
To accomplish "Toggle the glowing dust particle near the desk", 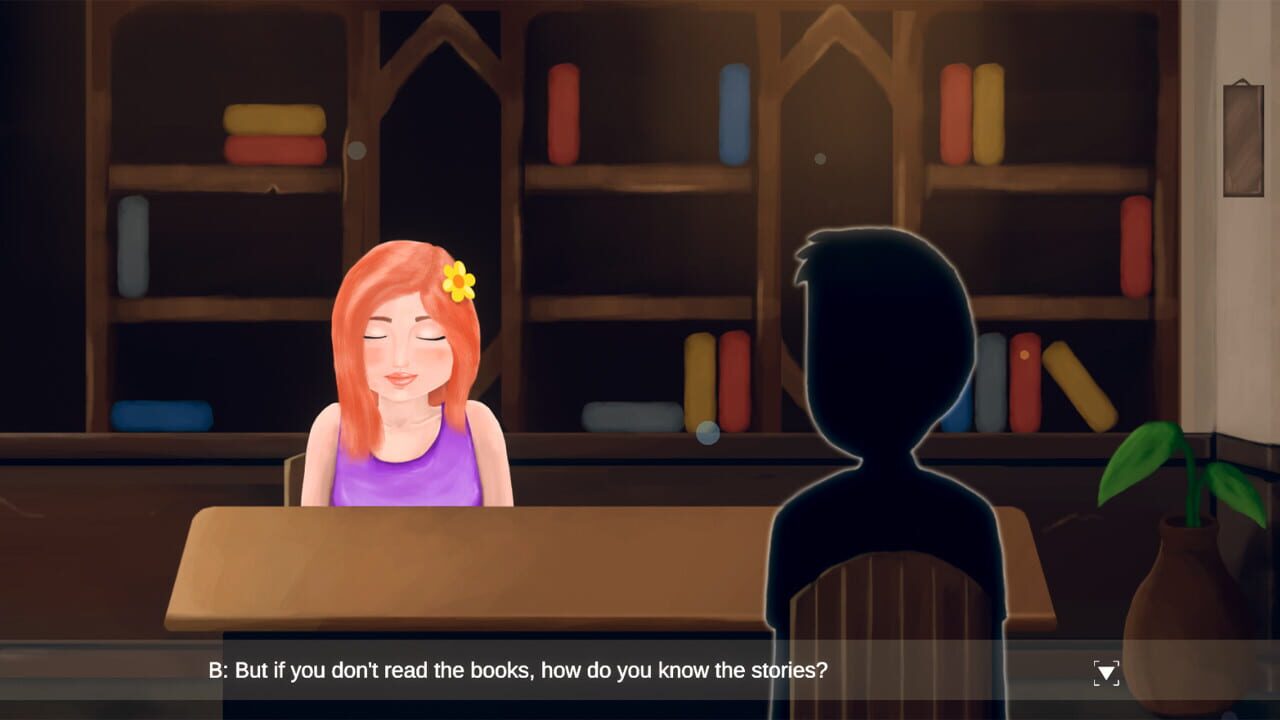I will [x=707, y=432].
